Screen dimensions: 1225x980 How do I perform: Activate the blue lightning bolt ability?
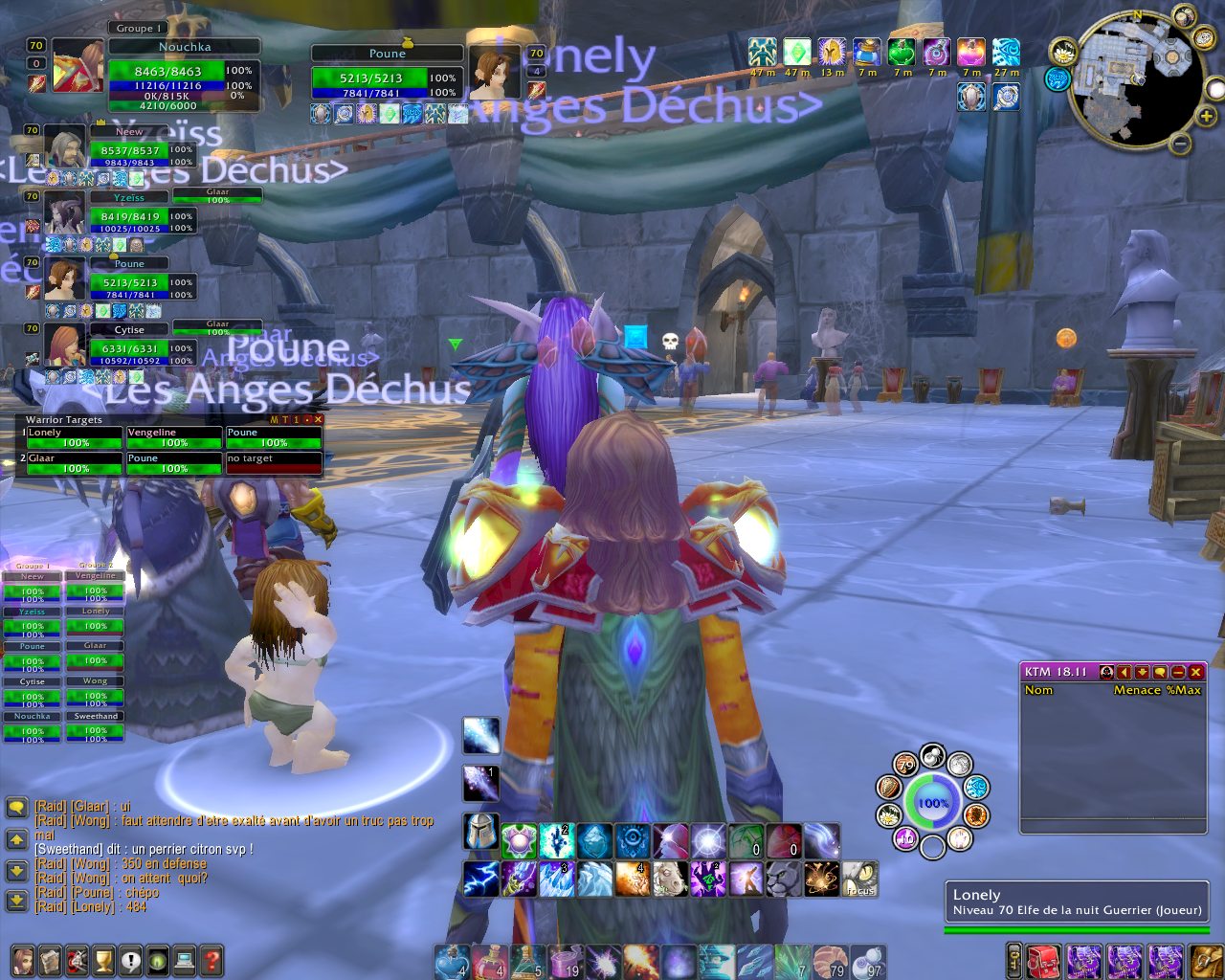pyautogui.click(x=481, y=879)
